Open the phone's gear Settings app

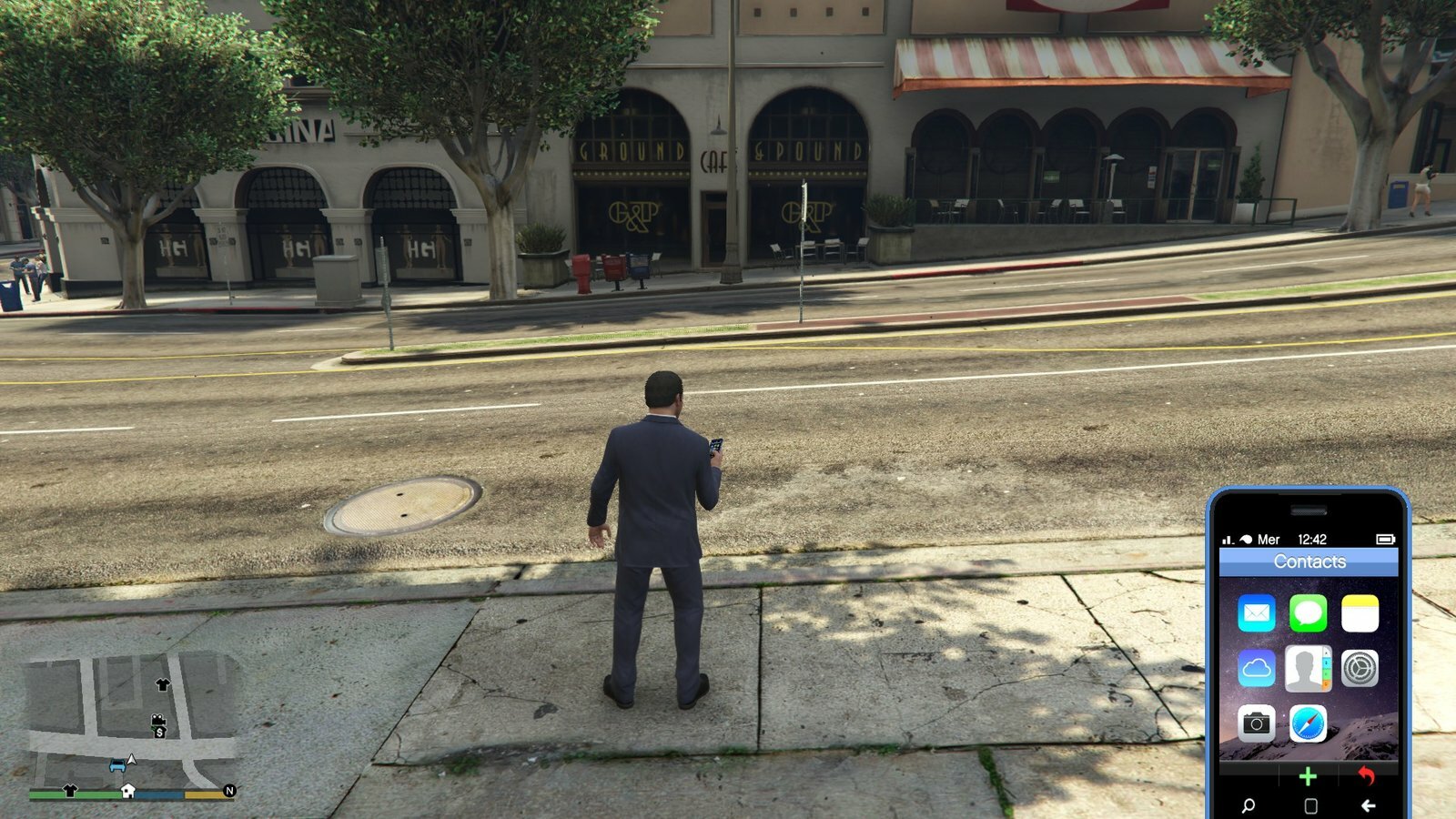(x=1360, y=669)
